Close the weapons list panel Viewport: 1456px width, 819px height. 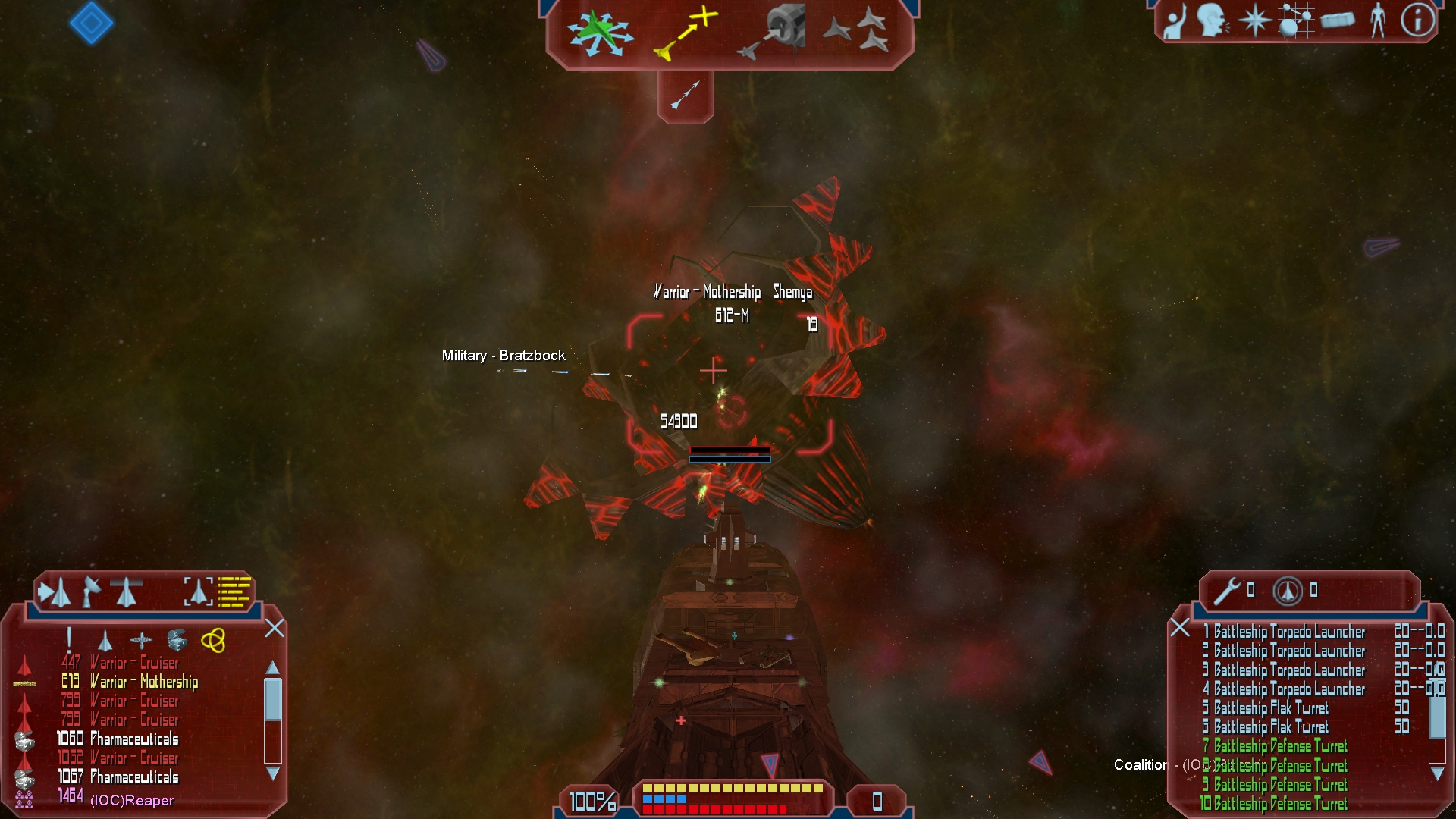click(x=1180, y=628)
